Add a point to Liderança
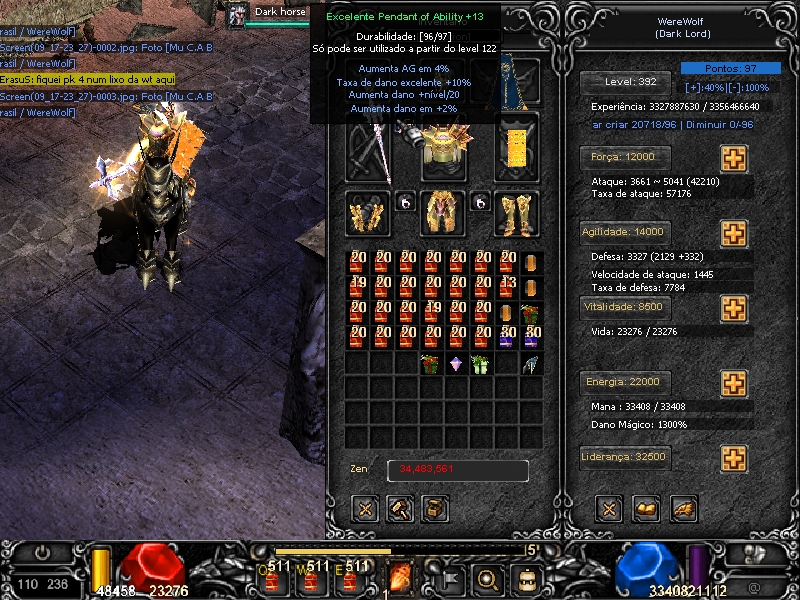800x600 pixels. [x=734, y=459]
